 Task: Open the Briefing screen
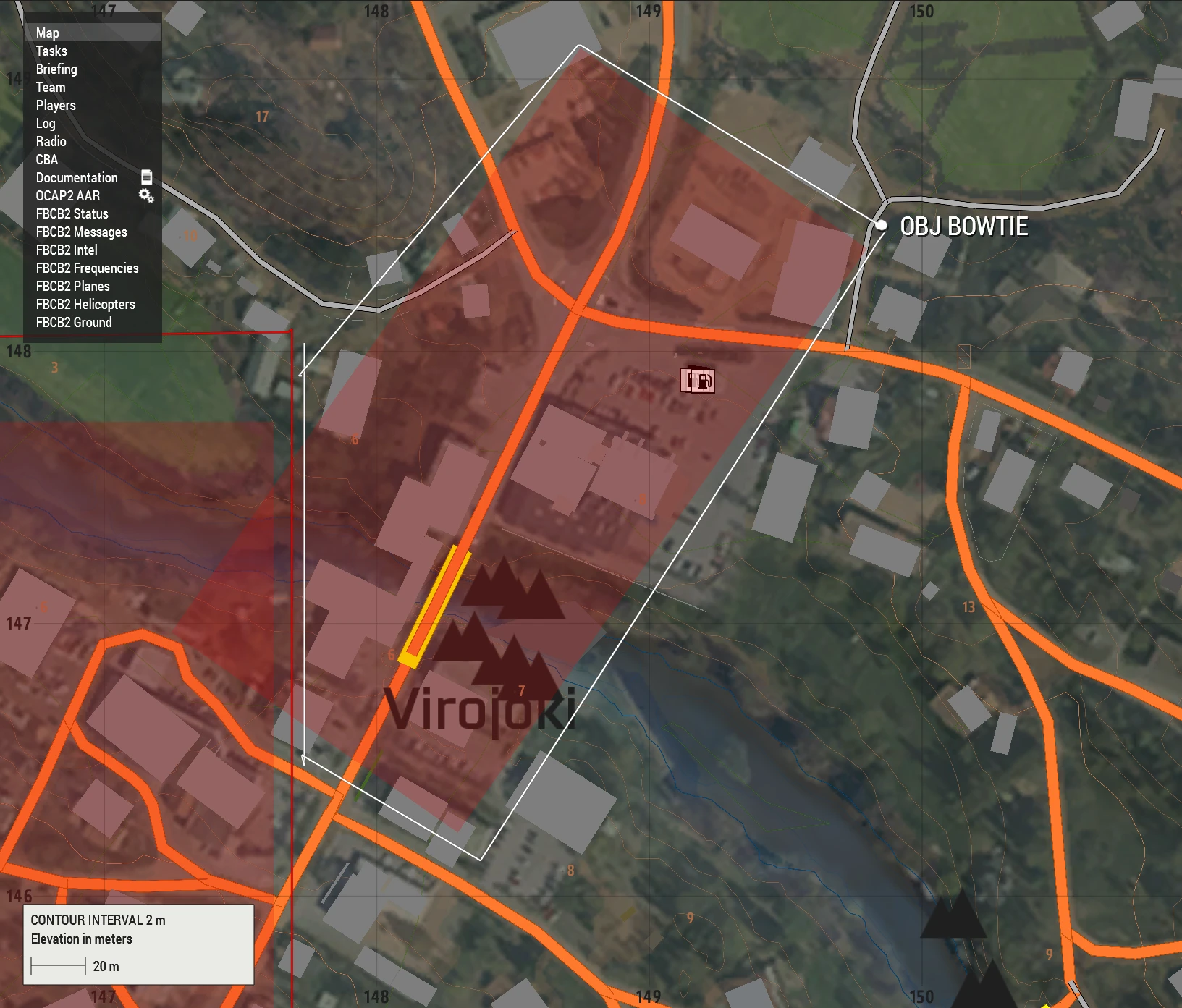[57, 69]
